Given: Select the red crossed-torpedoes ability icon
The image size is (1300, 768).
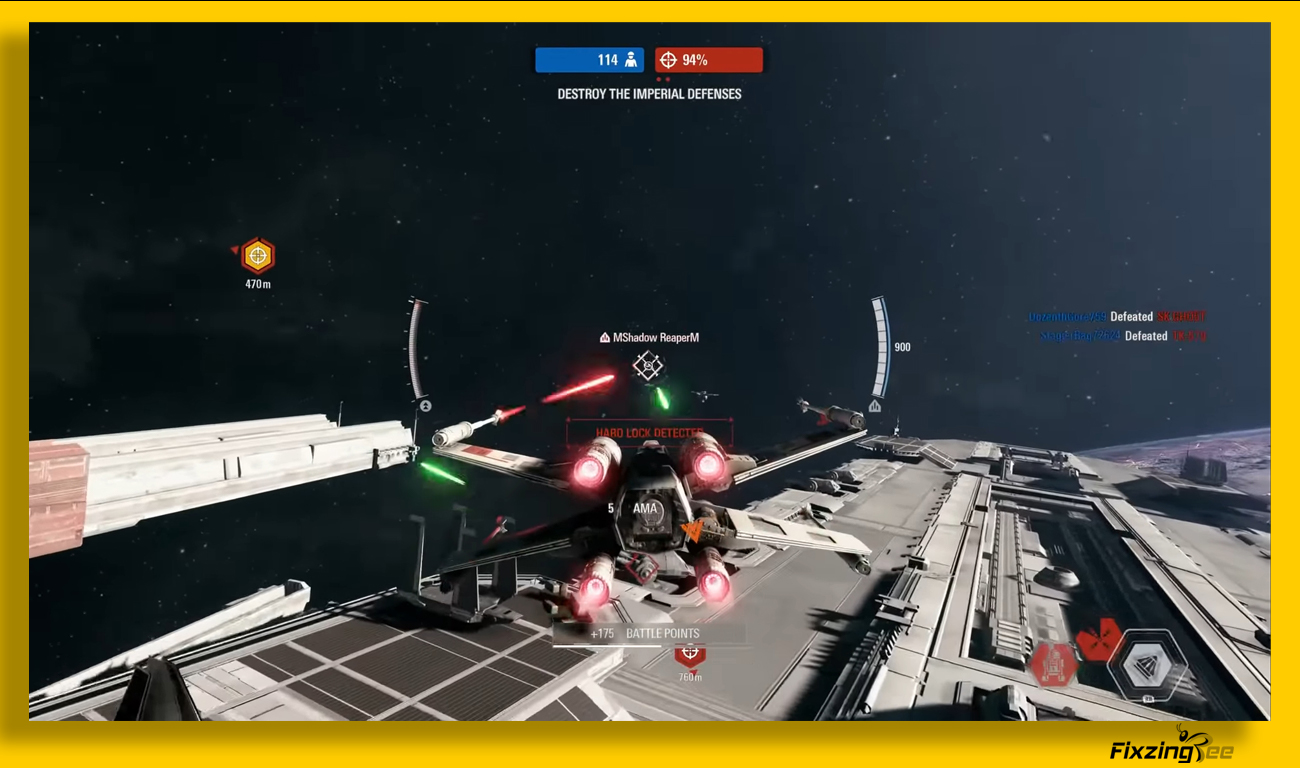Looking at the screenshot, I should coord(1099,639).
